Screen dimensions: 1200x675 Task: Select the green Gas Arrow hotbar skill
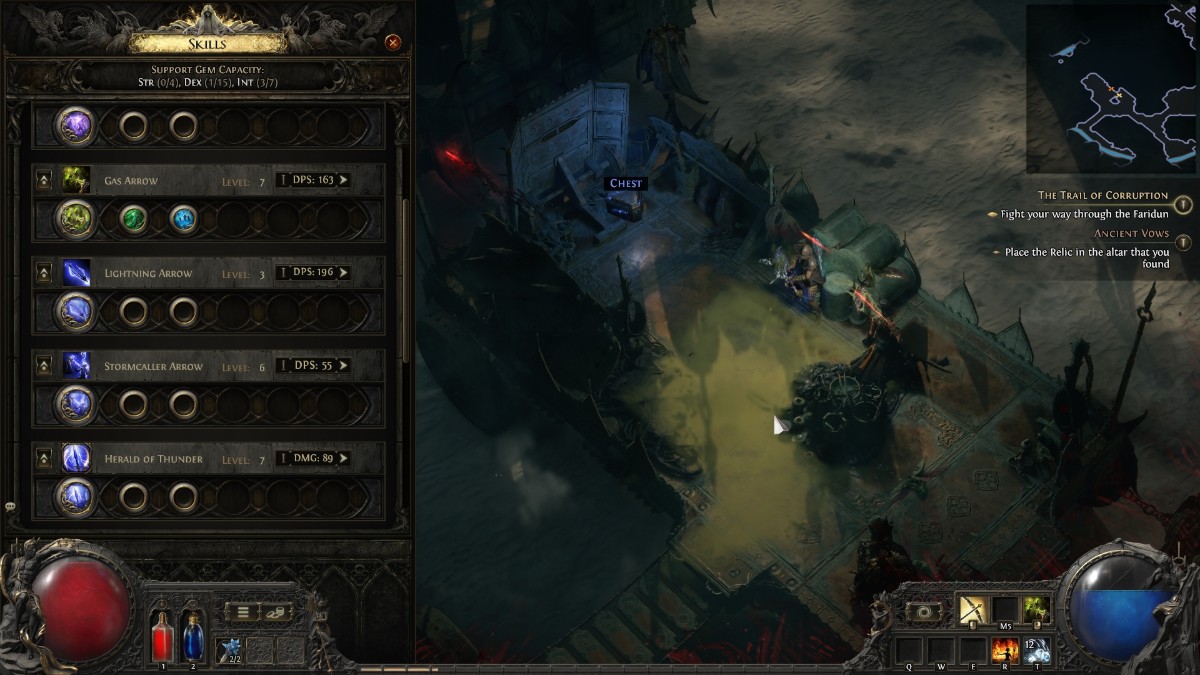click(x=1035, y=609)
